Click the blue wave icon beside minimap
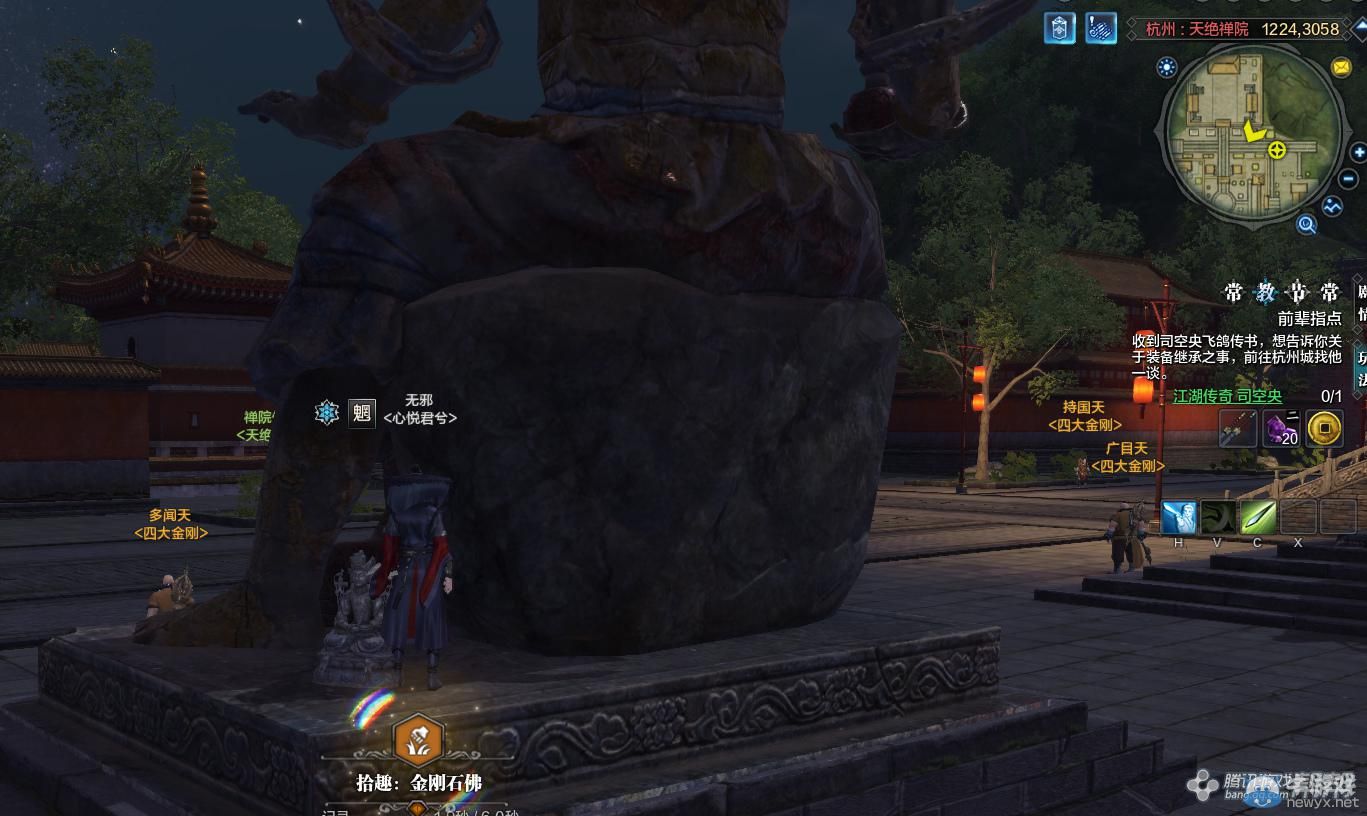1367x816 pixels. click(x=1332, y=206)
